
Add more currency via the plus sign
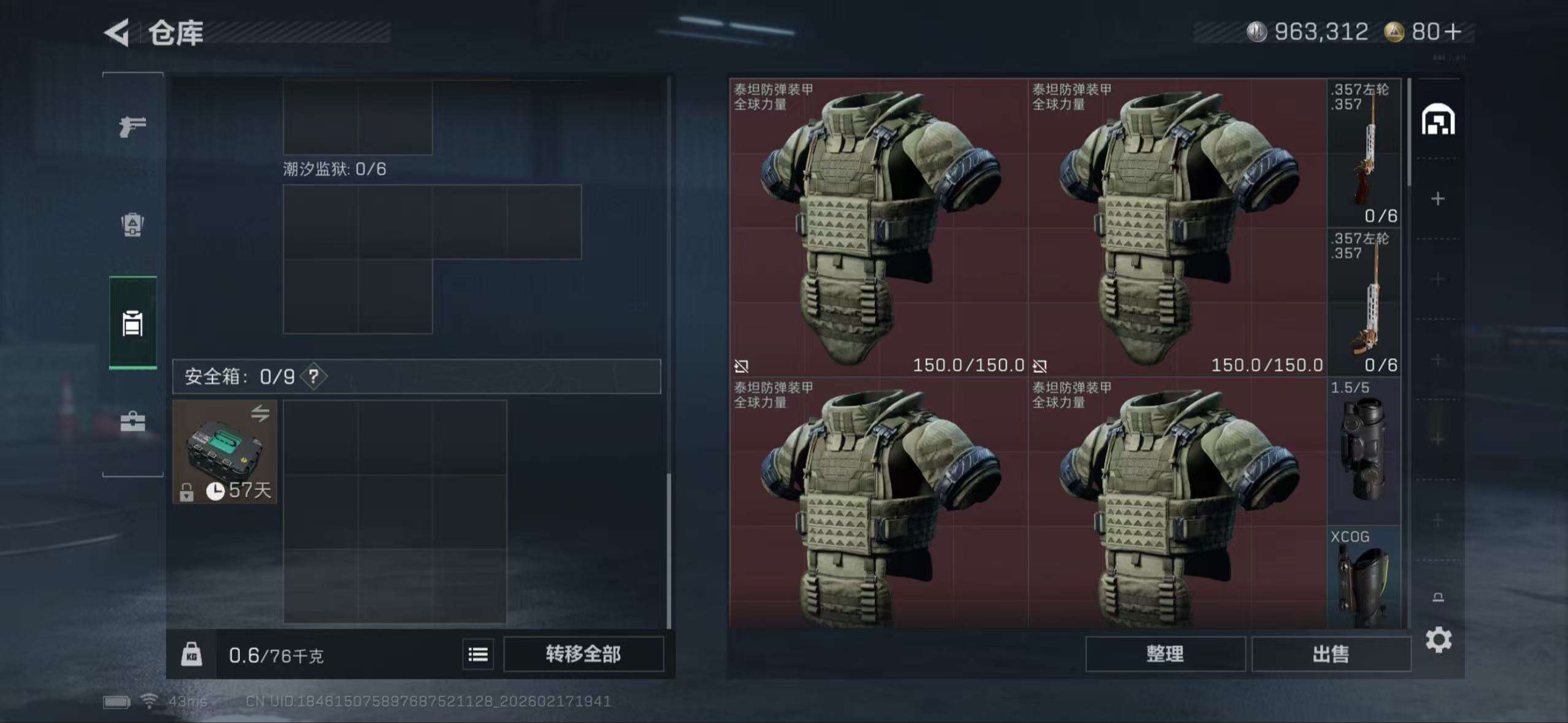tap(1453, 32)
